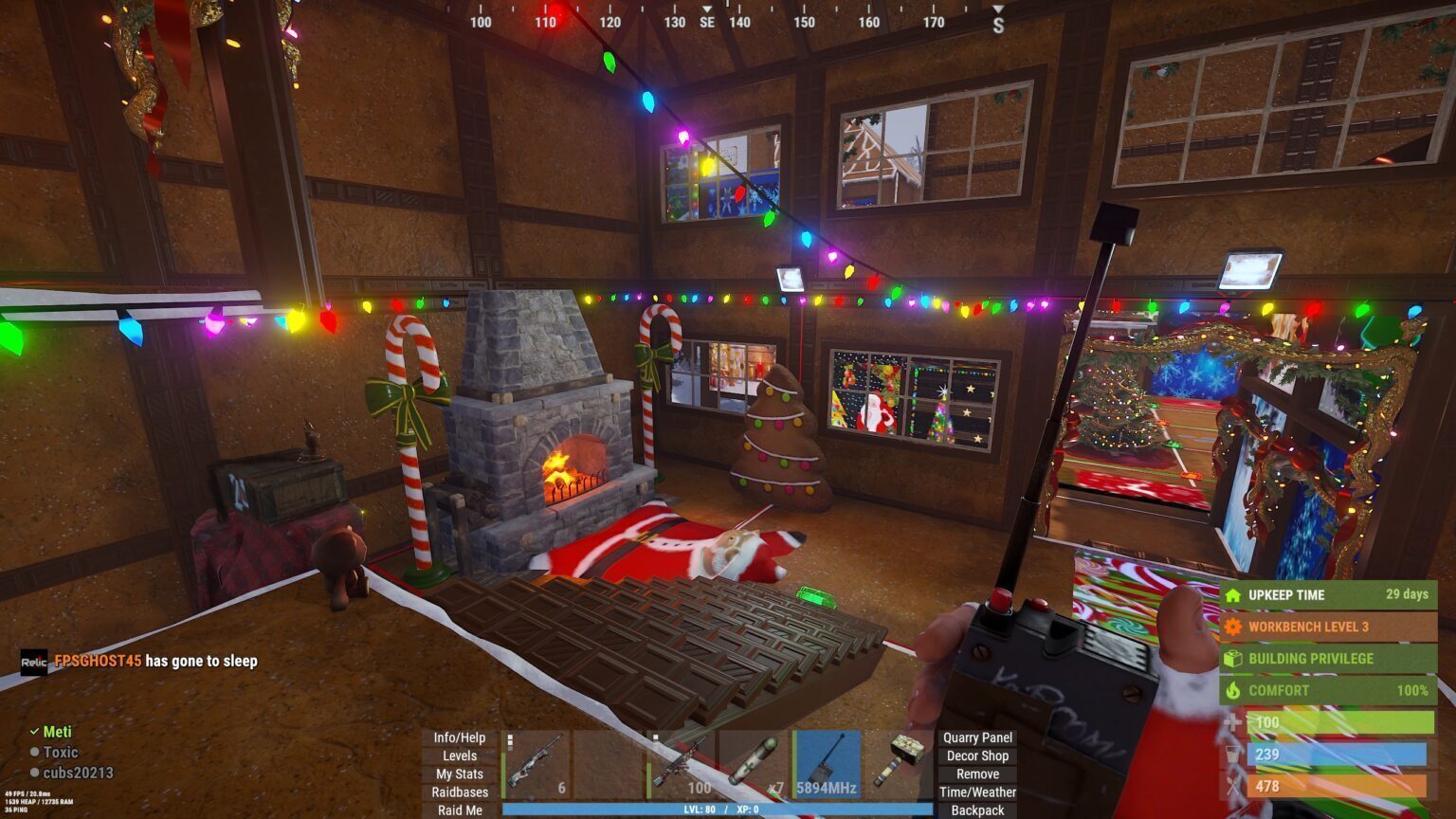Click the health cross icon beside 100

pyautogui.click(x=1232, y=722)
